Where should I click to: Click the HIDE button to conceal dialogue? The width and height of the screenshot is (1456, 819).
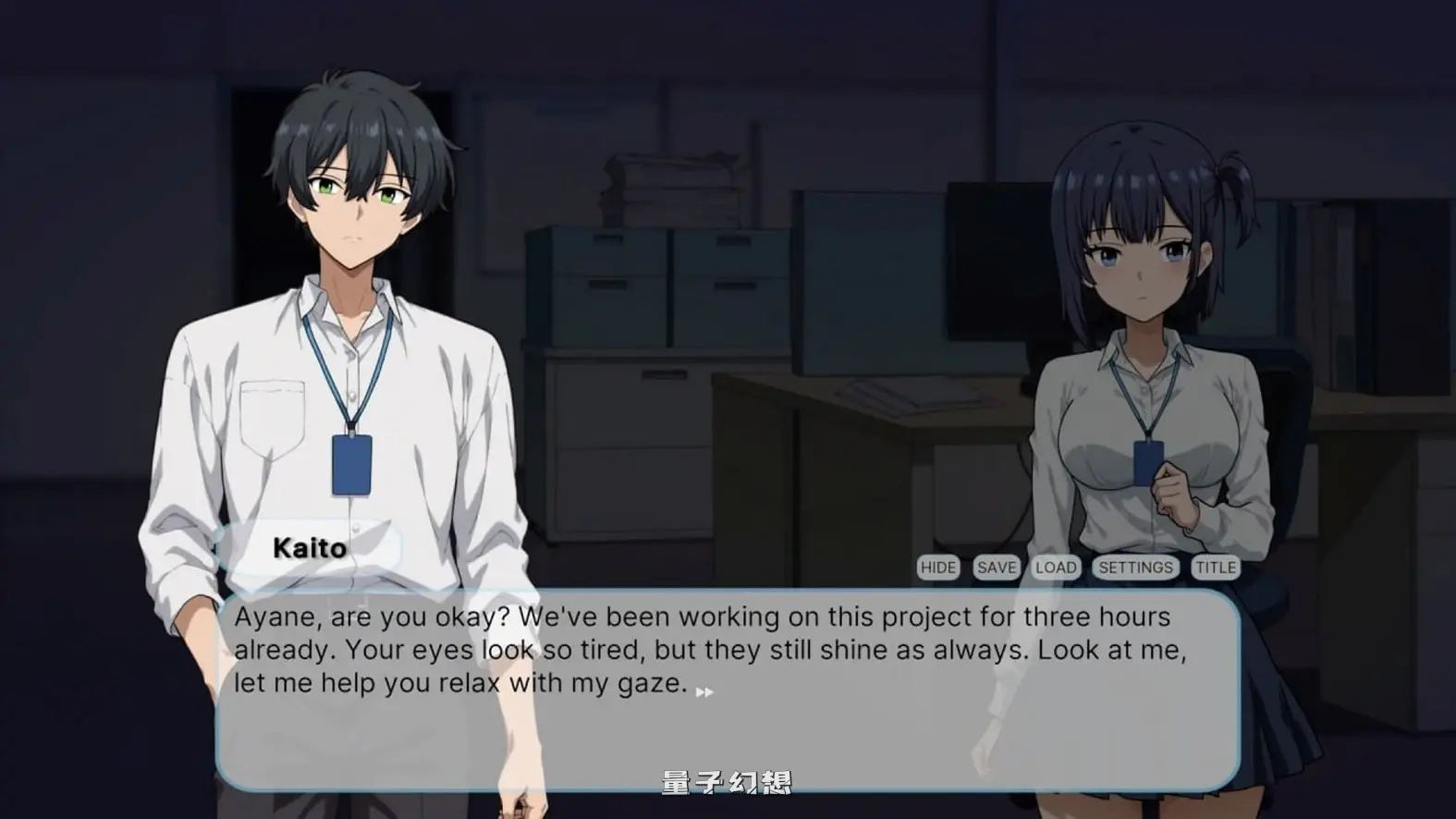(938, 567)
